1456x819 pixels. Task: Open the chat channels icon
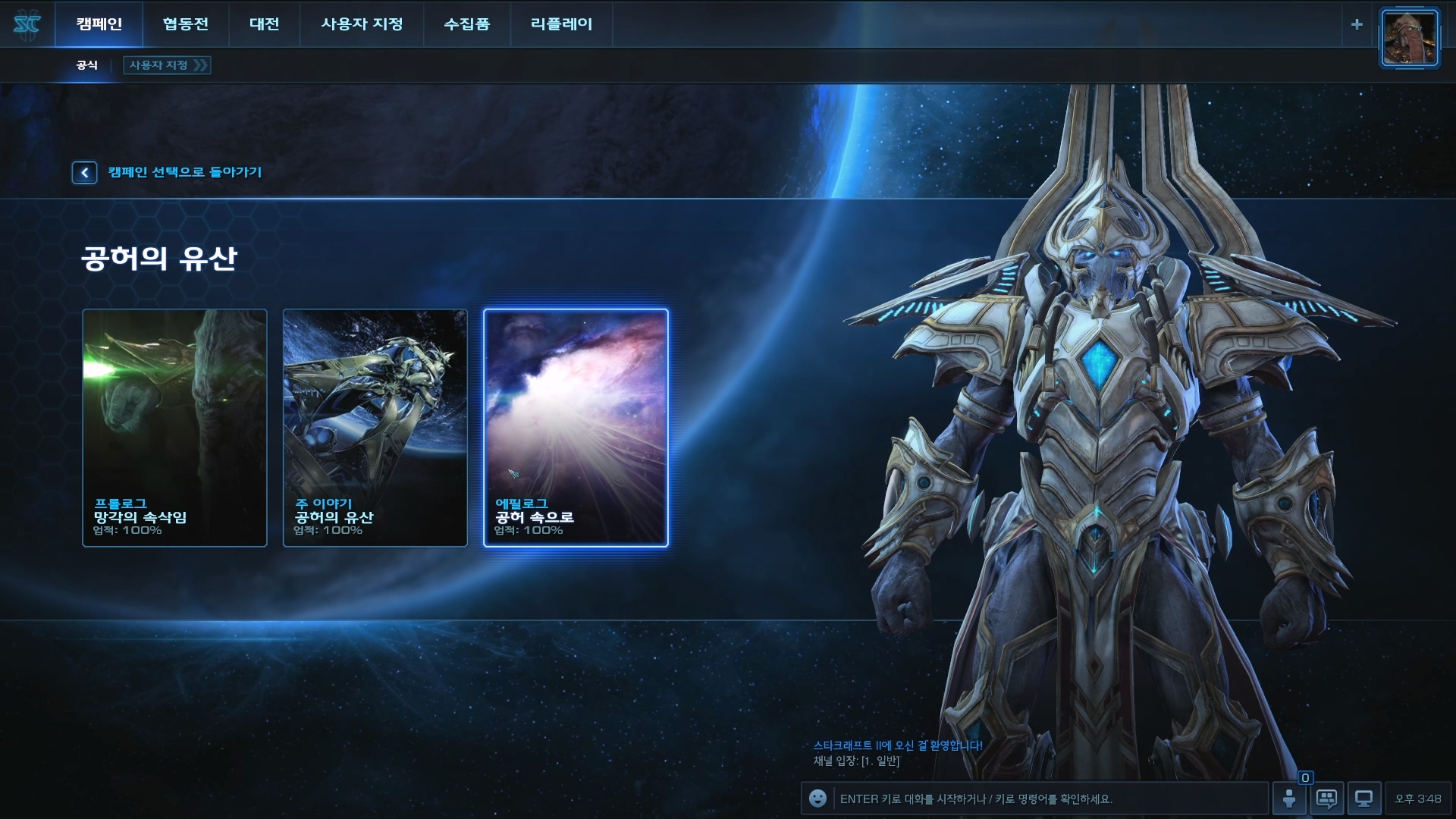click(1326, 799)
